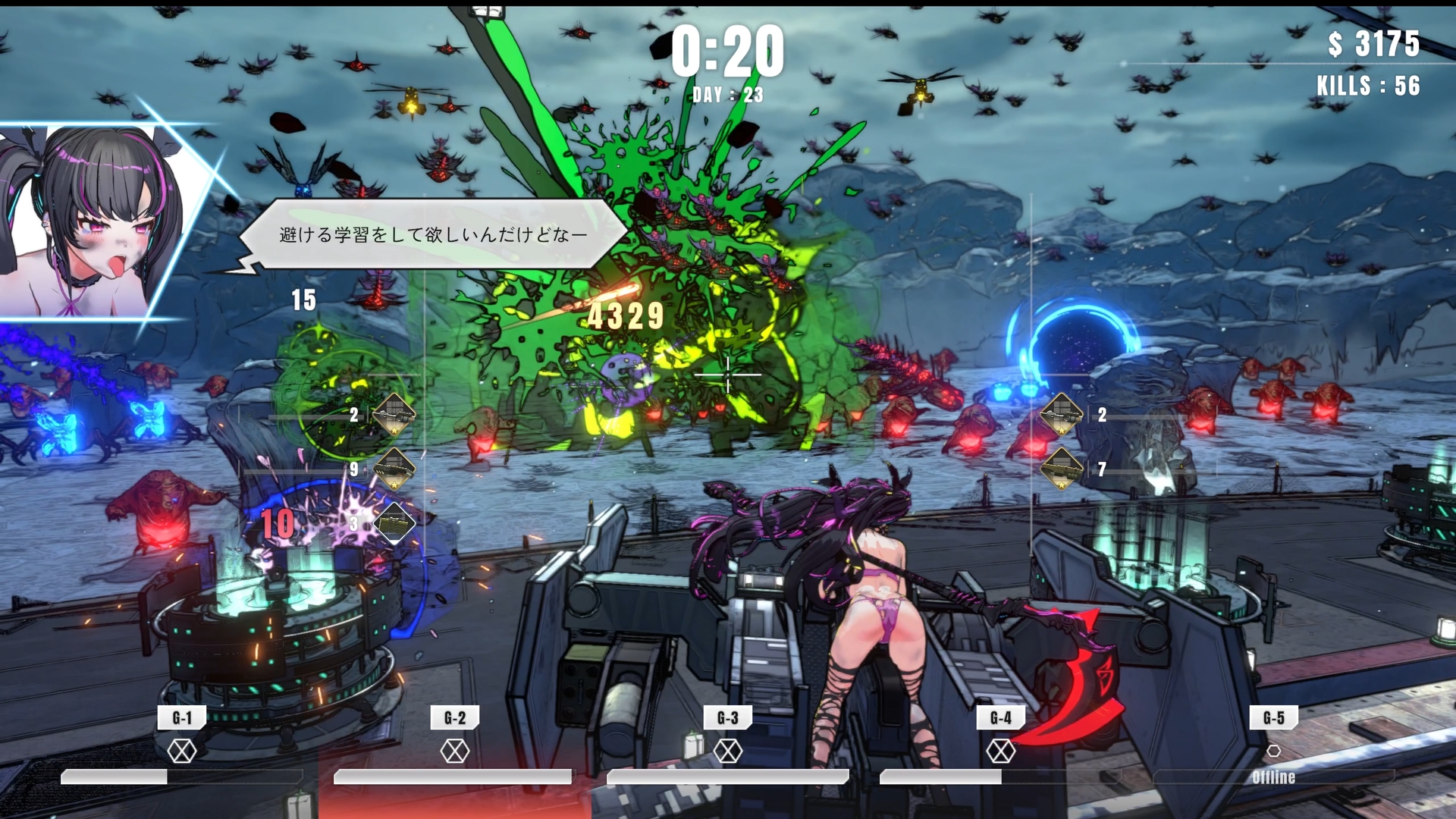Click the turret diamond icon numbered 3

394,523
